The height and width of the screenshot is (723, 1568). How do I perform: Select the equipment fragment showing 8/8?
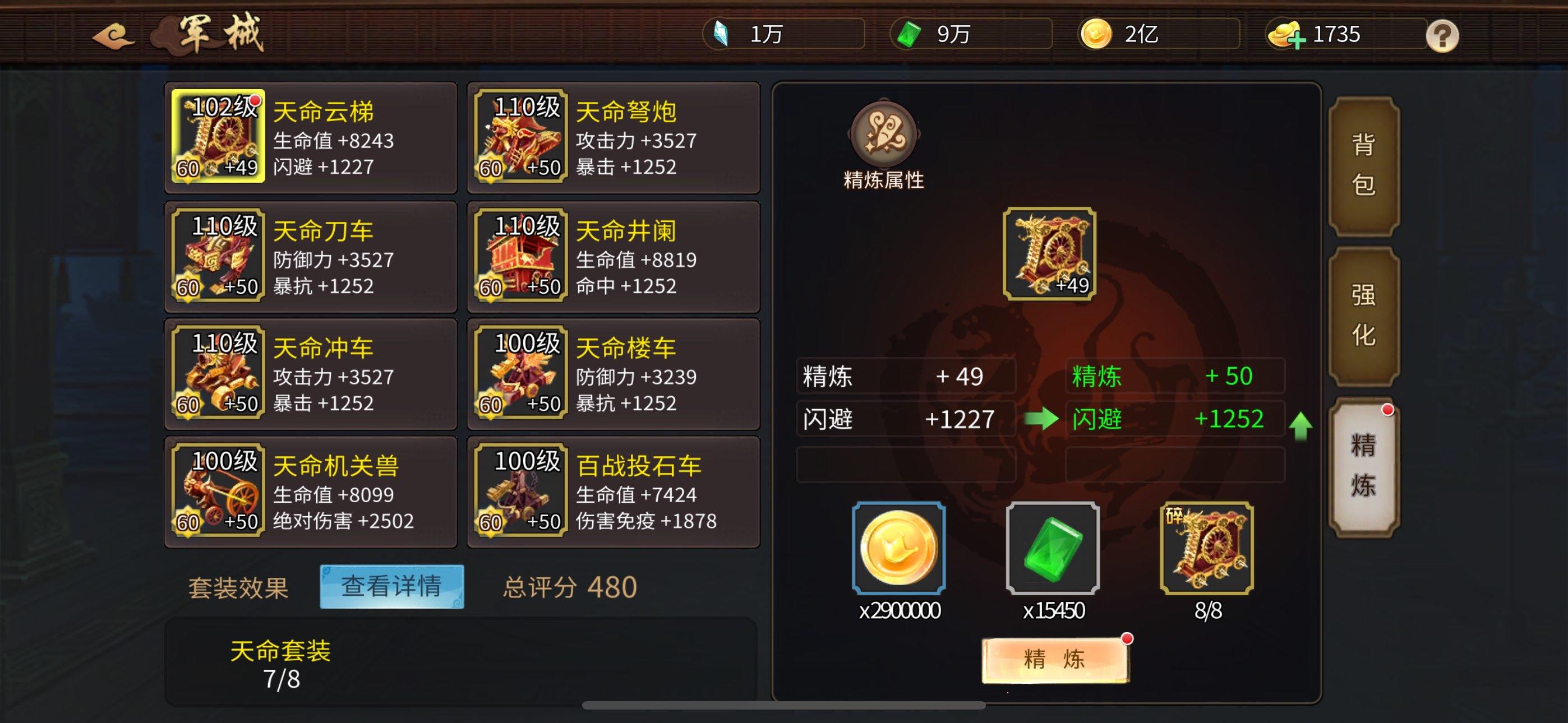[x=1207, y=549]
